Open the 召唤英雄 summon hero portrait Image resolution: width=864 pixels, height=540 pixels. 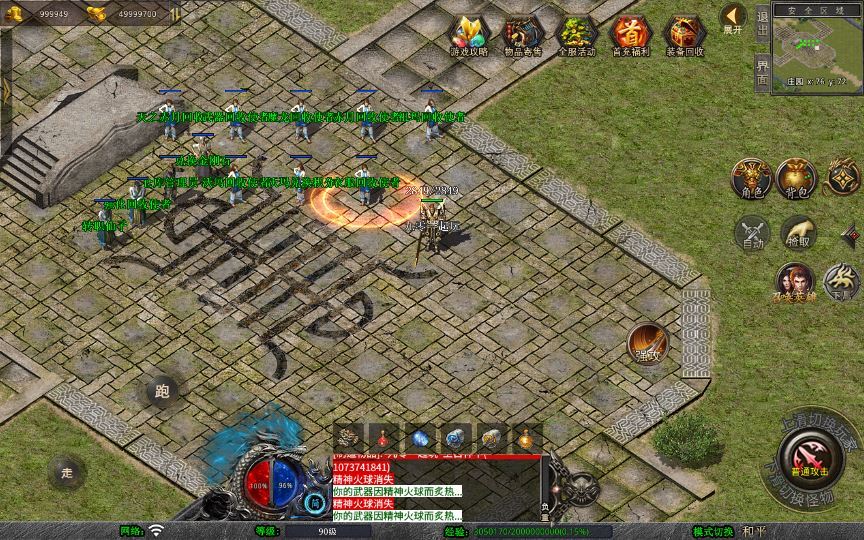[x=795, y=283]
